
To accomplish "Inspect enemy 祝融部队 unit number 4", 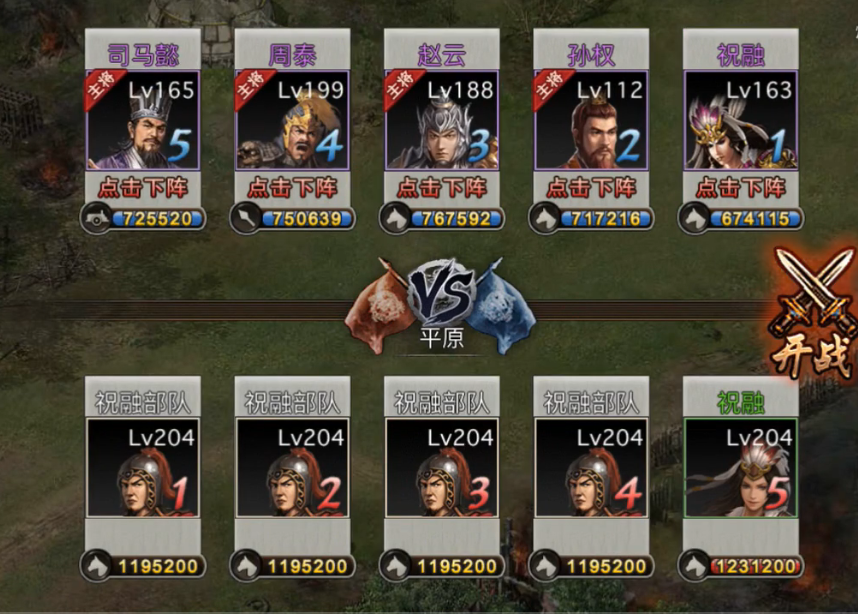I will 591,468.
